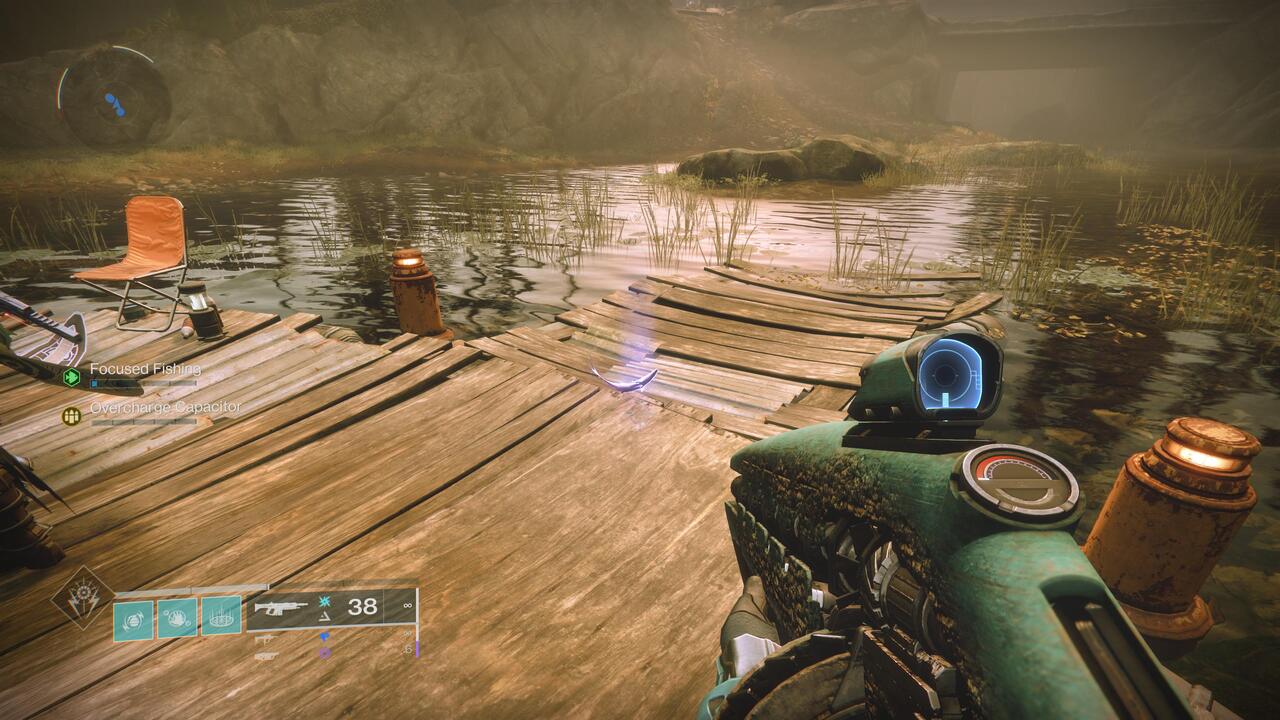The image size is (1280, 720).
Task: Select the equipped rifle weapon icon
Action: click(280, 606)
